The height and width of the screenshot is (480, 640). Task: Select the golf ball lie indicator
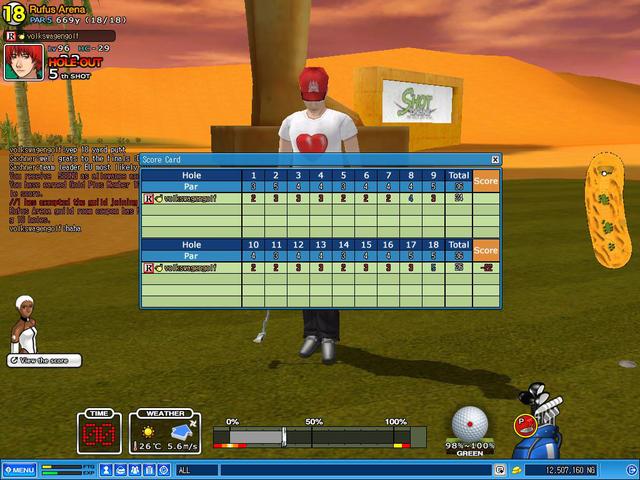pyautogui.click(x=471, y=424)
